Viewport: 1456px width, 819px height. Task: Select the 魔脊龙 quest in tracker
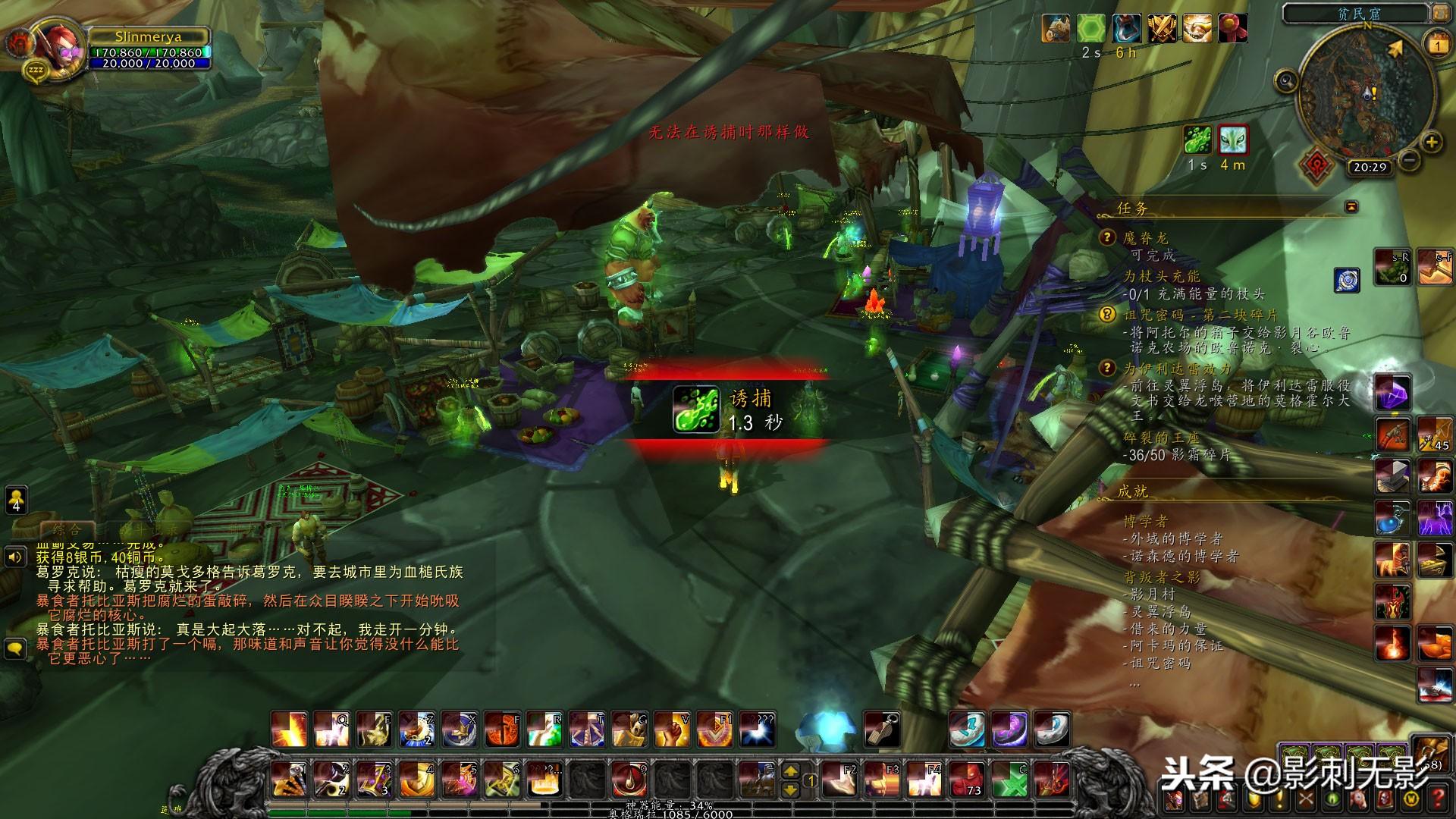tap(1145, 238)
